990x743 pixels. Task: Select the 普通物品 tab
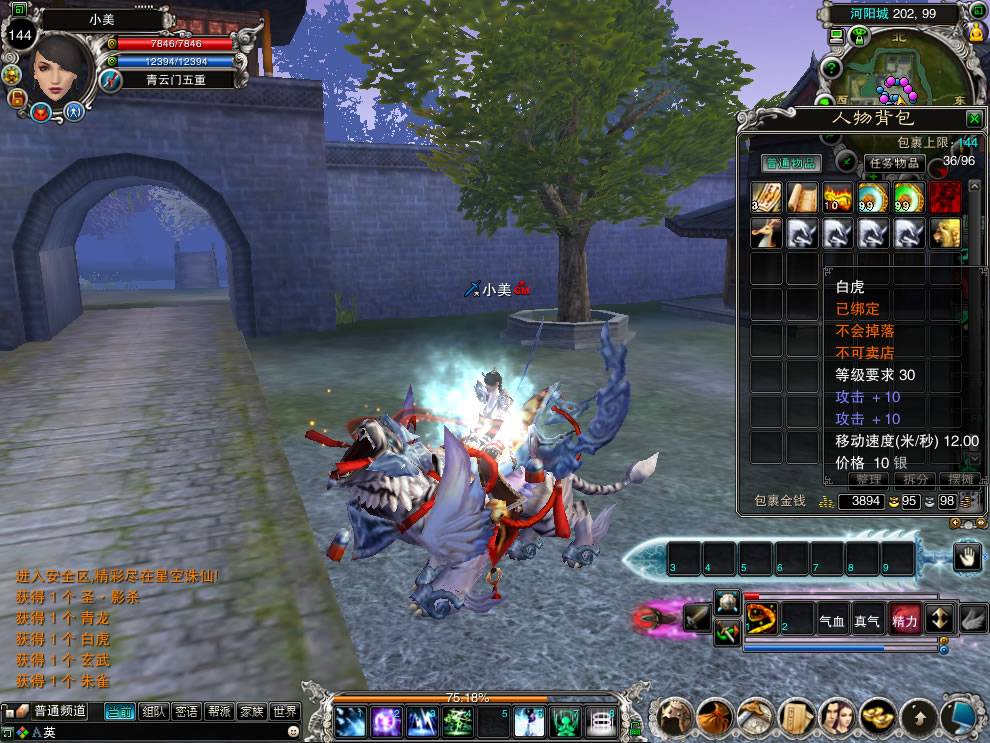(790, 163)
